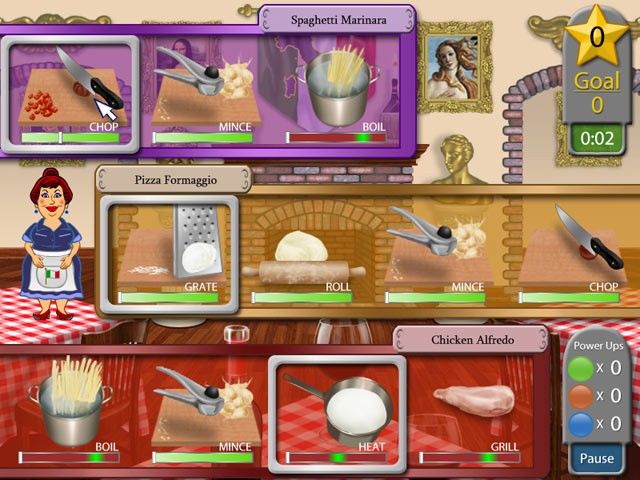Use the orange power up
The height and width of the screenshot is (480, 640).
pyautogui.click(x=582, y=395)
